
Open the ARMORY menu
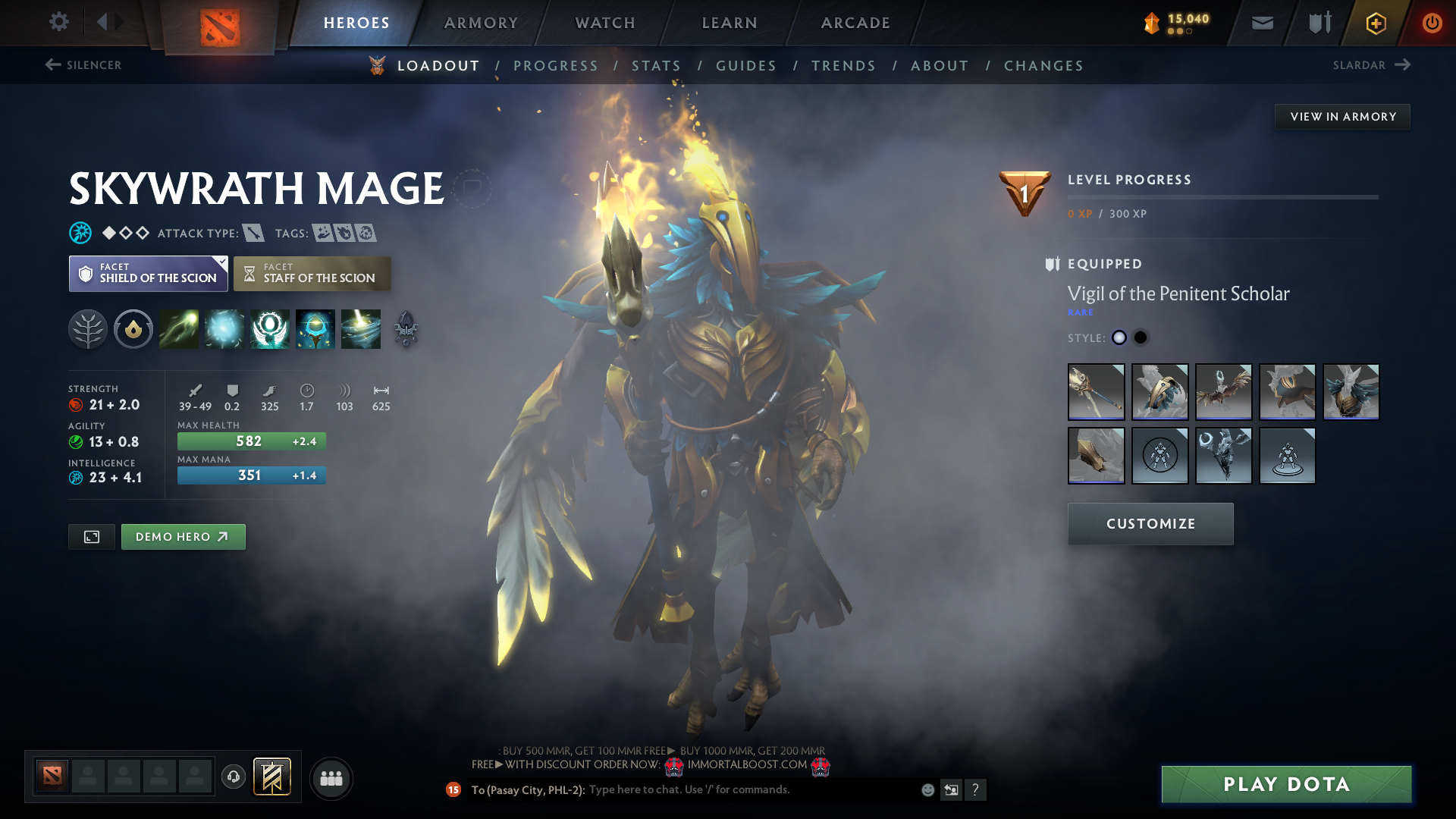pyautogui.click(x=481, y=23)
